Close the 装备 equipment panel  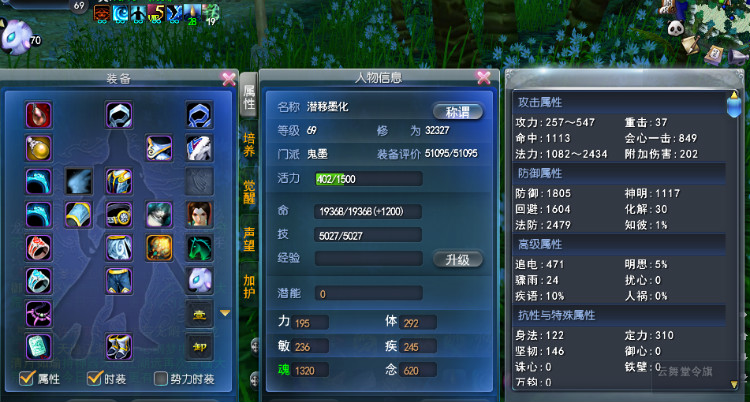[229, 78]
